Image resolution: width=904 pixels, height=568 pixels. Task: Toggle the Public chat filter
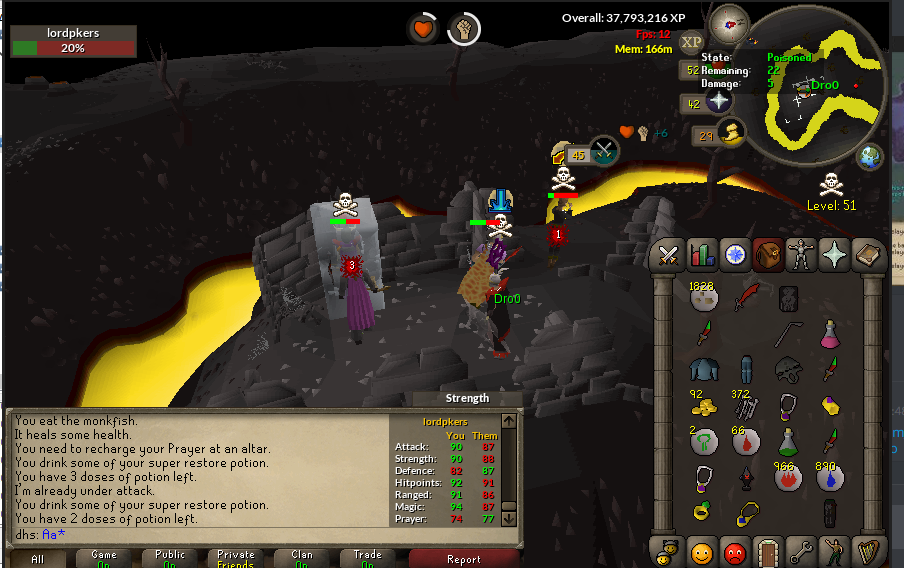coord(170,559)
